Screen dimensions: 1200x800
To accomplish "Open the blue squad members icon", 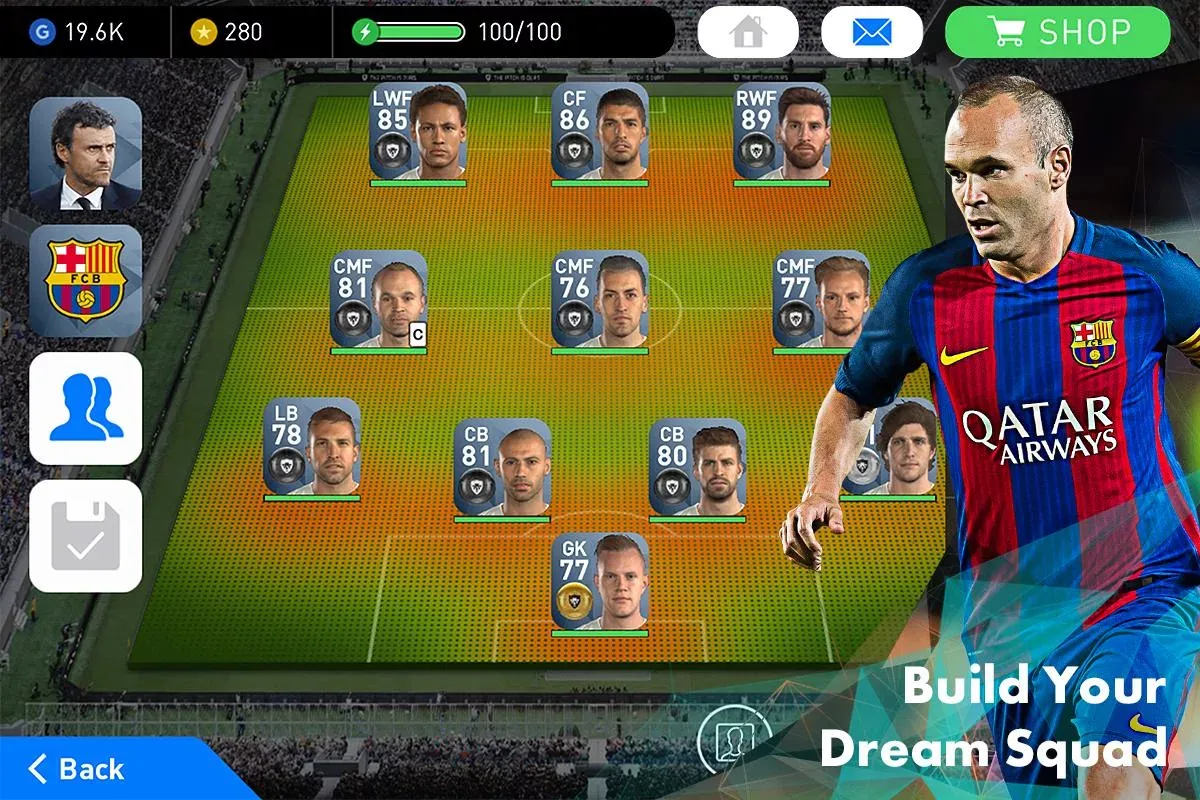I will click(86, 408).
